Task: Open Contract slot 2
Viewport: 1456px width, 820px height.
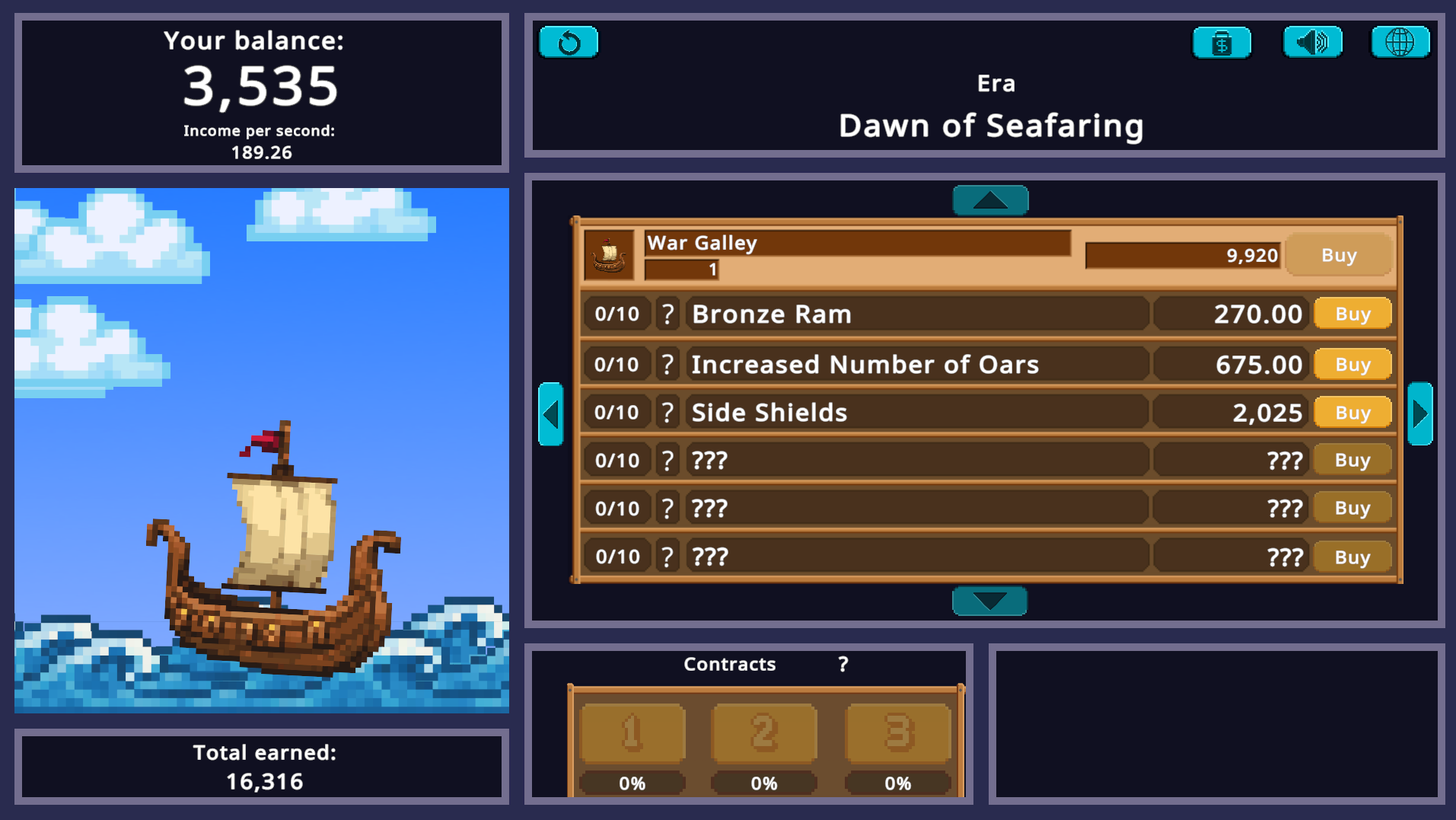Action: coord(764,732)
